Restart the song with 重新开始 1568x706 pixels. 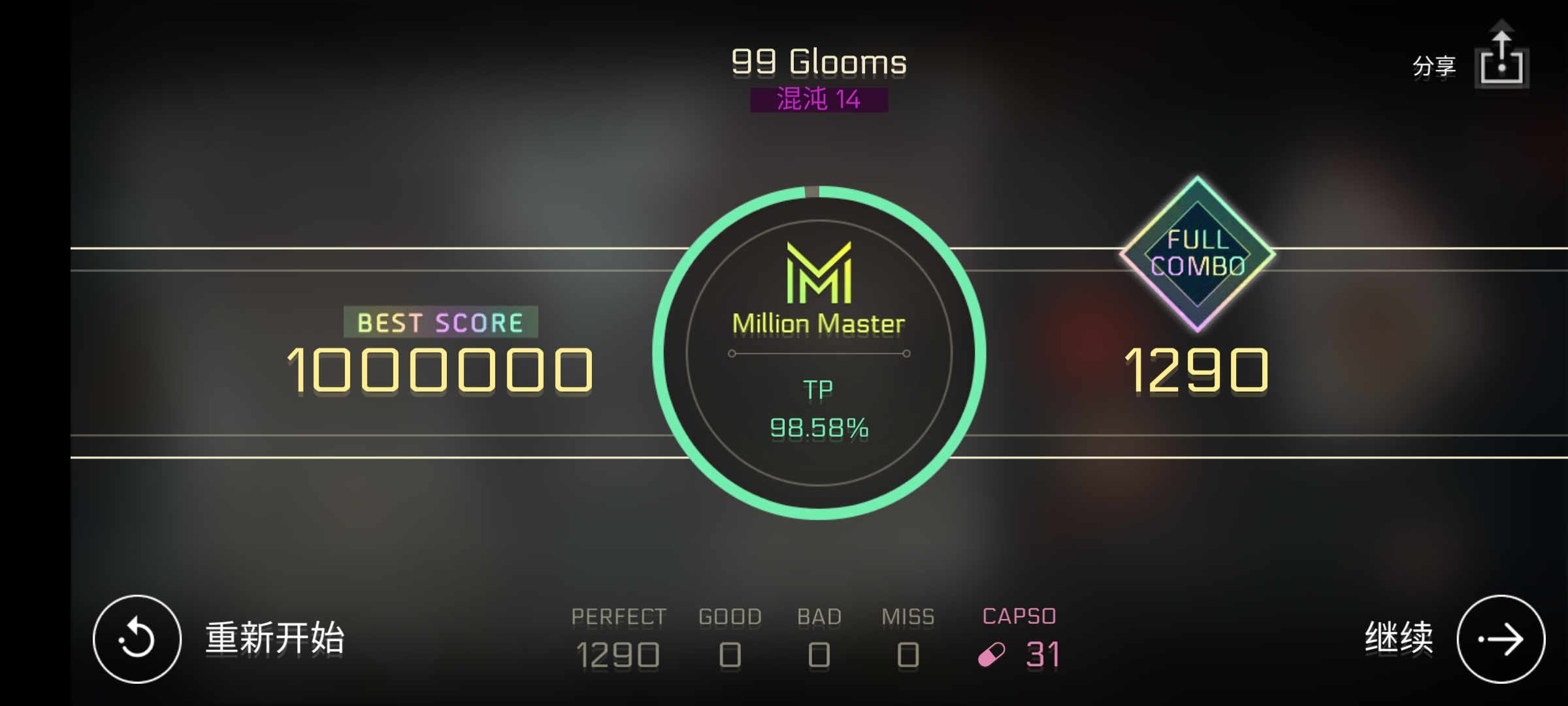pos(137,639)
